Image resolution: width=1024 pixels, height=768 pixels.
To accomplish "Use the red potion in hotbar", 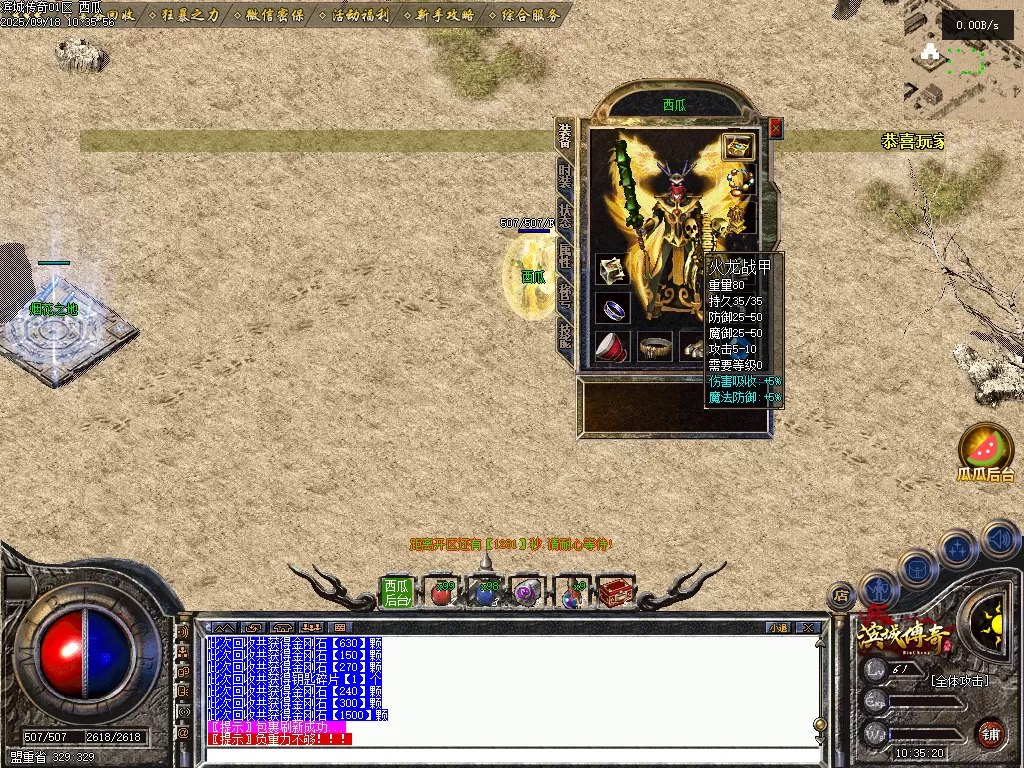I will coord(441,593).
